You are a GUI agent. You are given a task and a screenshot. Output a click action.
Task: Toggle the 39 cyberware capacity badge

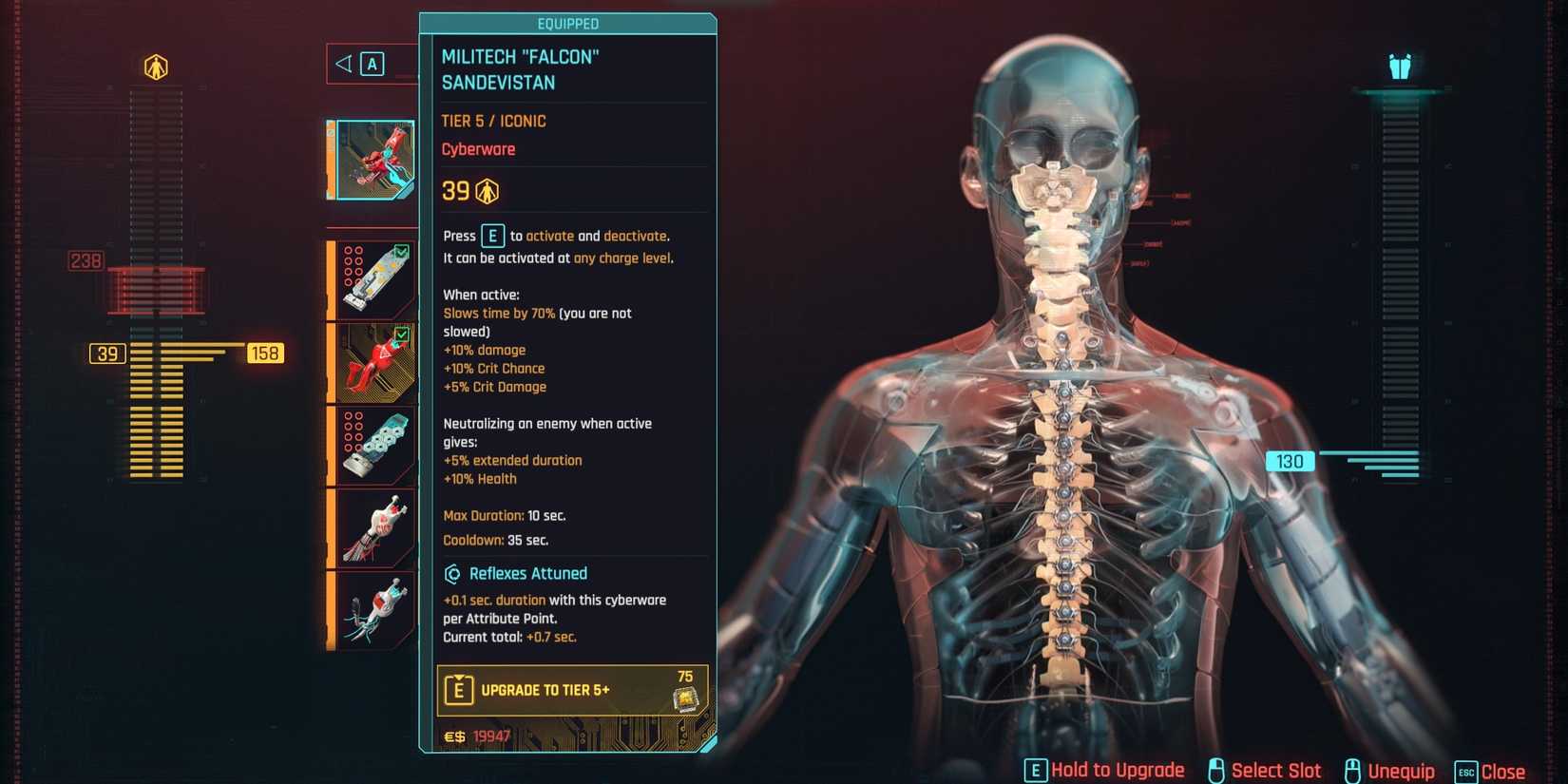point(469,190)
